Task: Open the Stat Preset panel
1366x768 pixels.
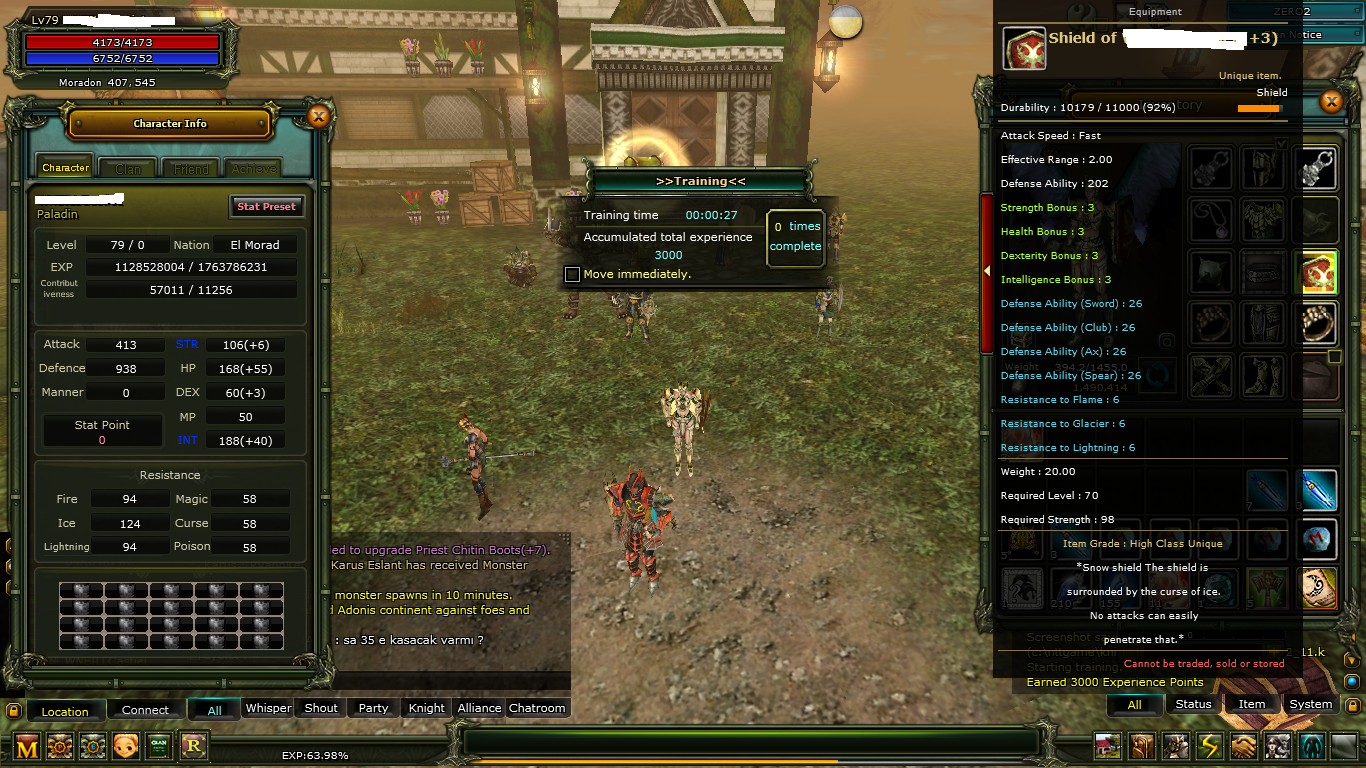Action: (266, 206)
